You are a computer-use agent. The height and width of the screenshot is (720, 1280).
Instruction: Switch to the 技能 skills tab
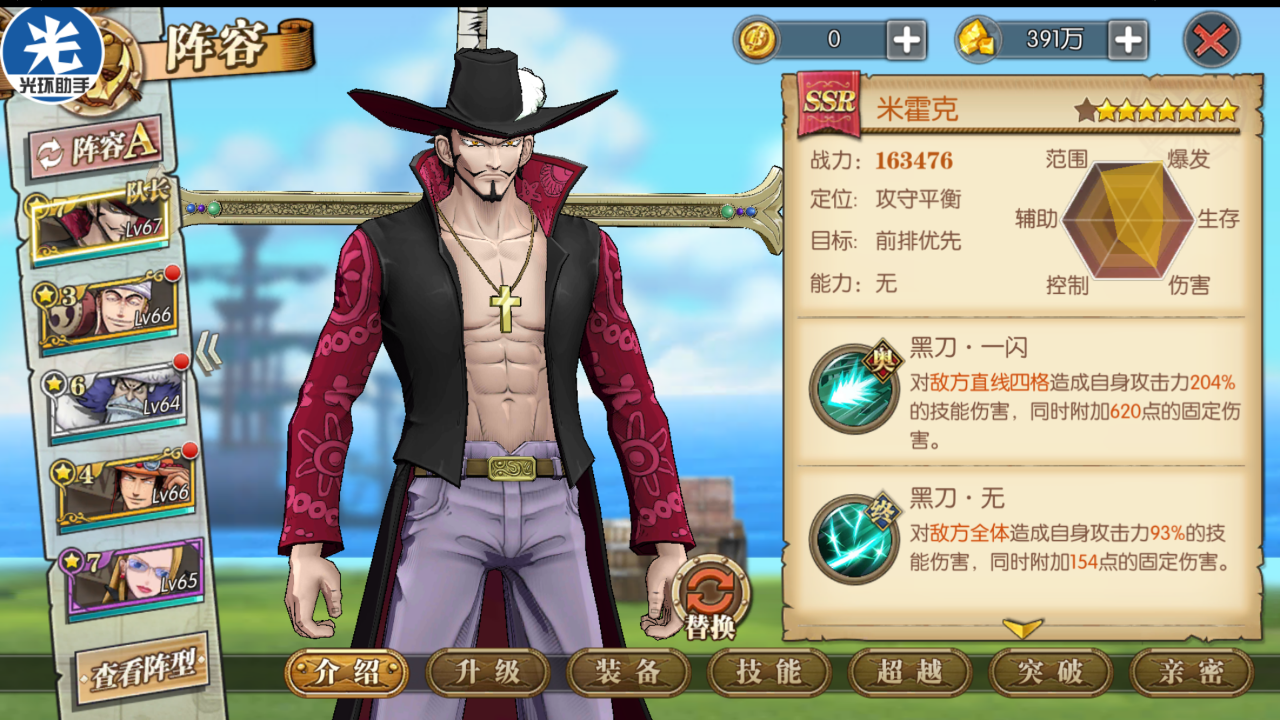[x=769, y=672]
